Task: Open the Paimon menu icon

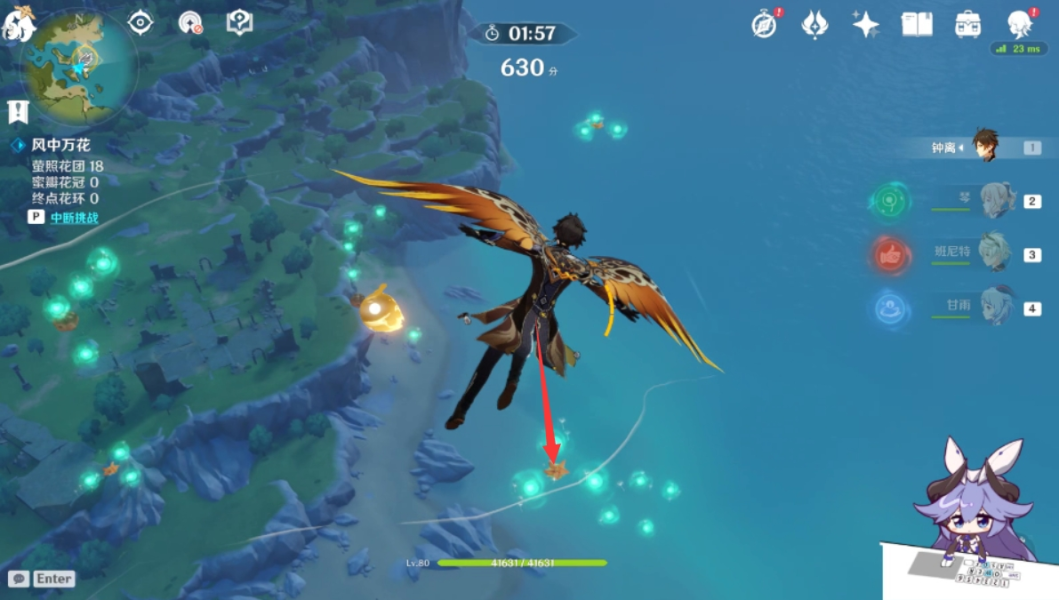Action: pos(17,22)
